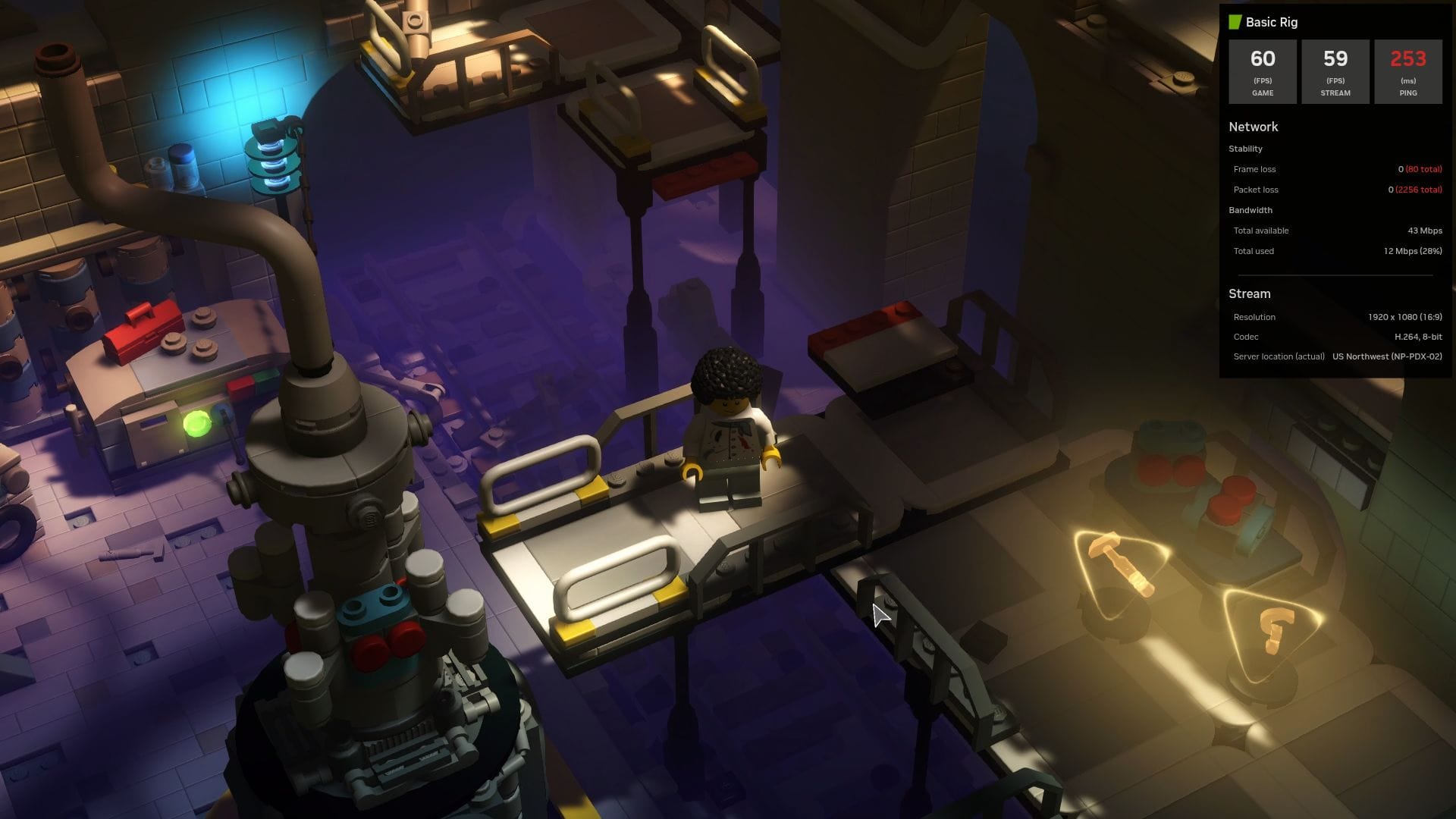The width and height of the screenshot is (1456, 819).
Task: Click the Server location US Northwest entry
Action: [x=1335, y=356]
